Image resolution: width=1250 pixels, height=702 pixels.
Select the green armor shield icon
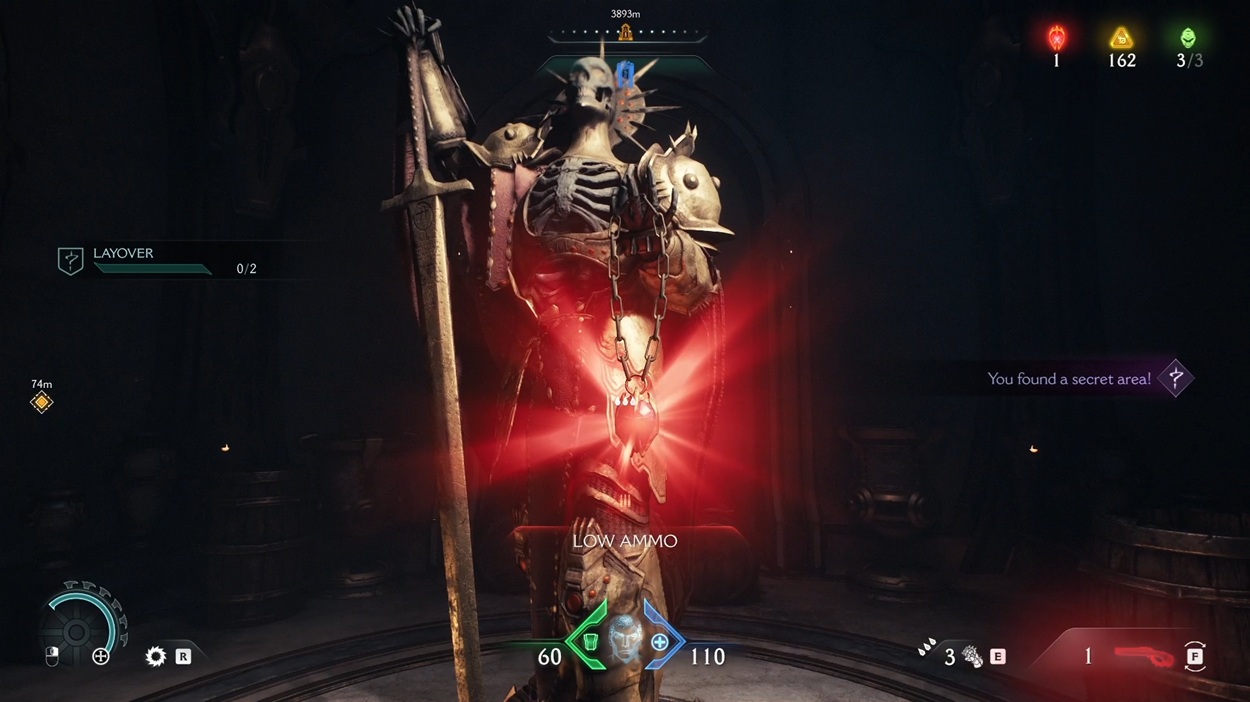[x=590, y=642]
